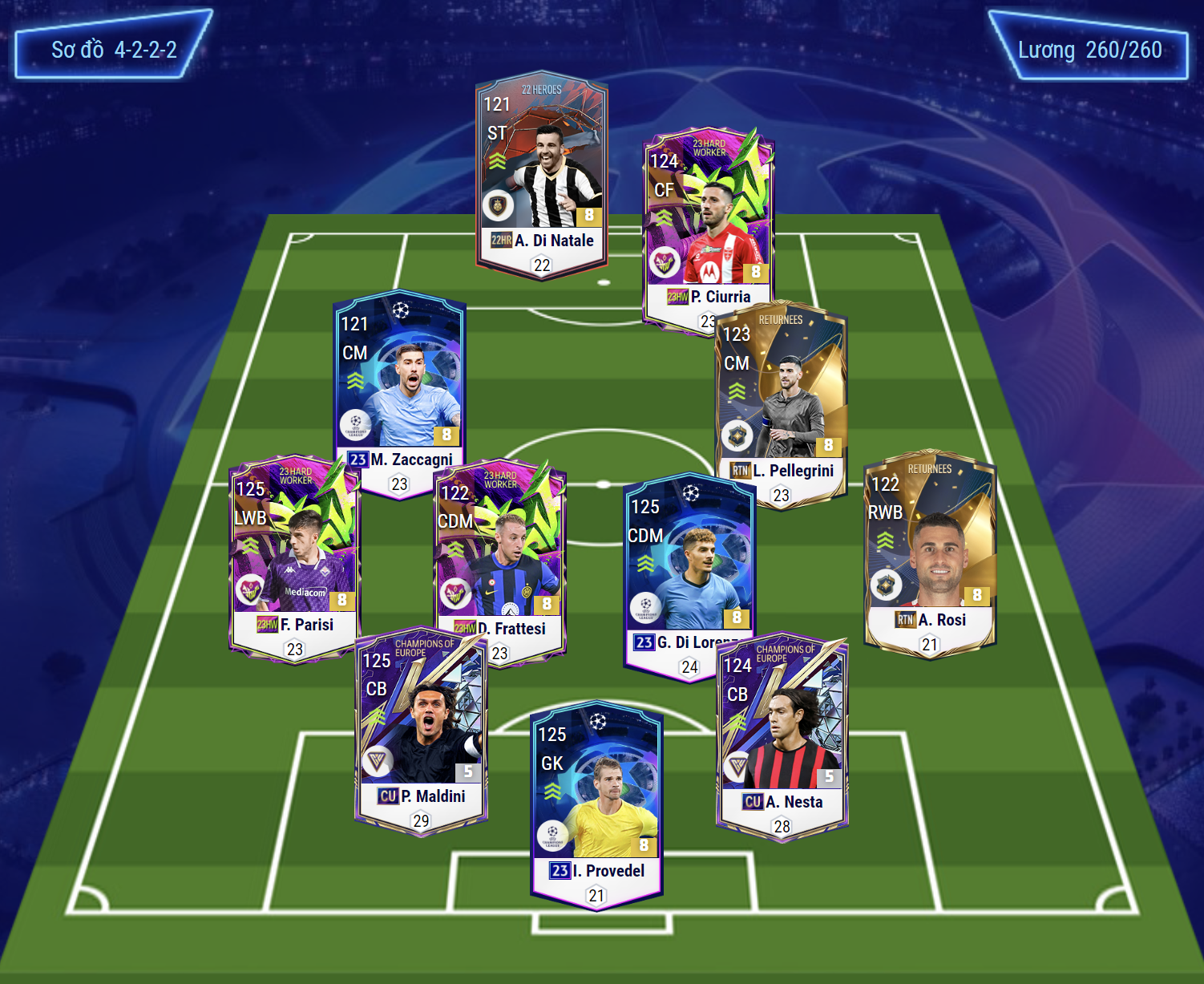Choose the I. Provedel goalkeeper card
The height and width of the screenshot is (984, 1204).
click(596, 802)
